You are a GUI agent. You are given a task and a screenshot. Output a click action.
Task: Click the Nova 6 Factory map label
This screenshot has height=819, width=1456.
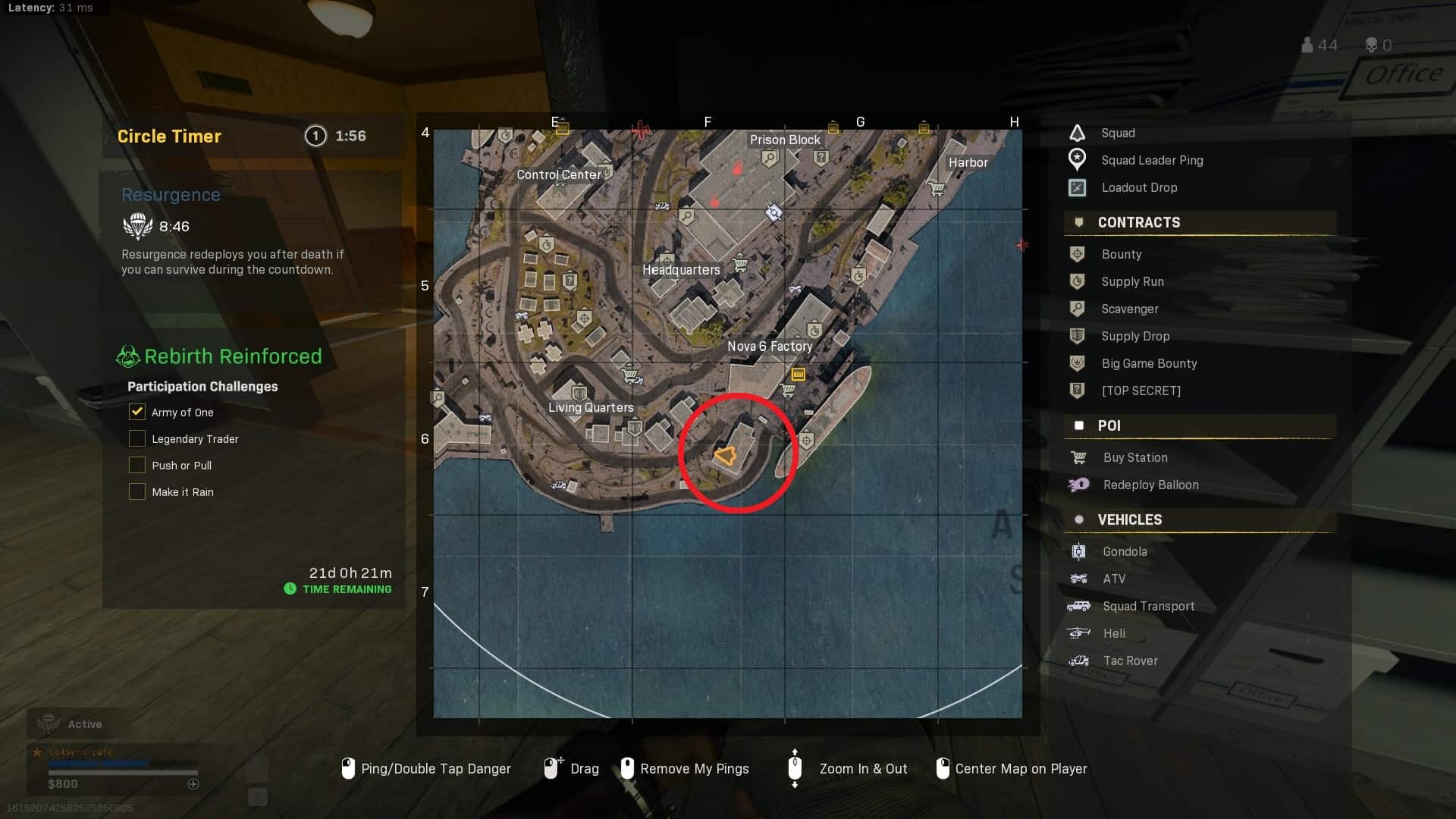(770, 347)
